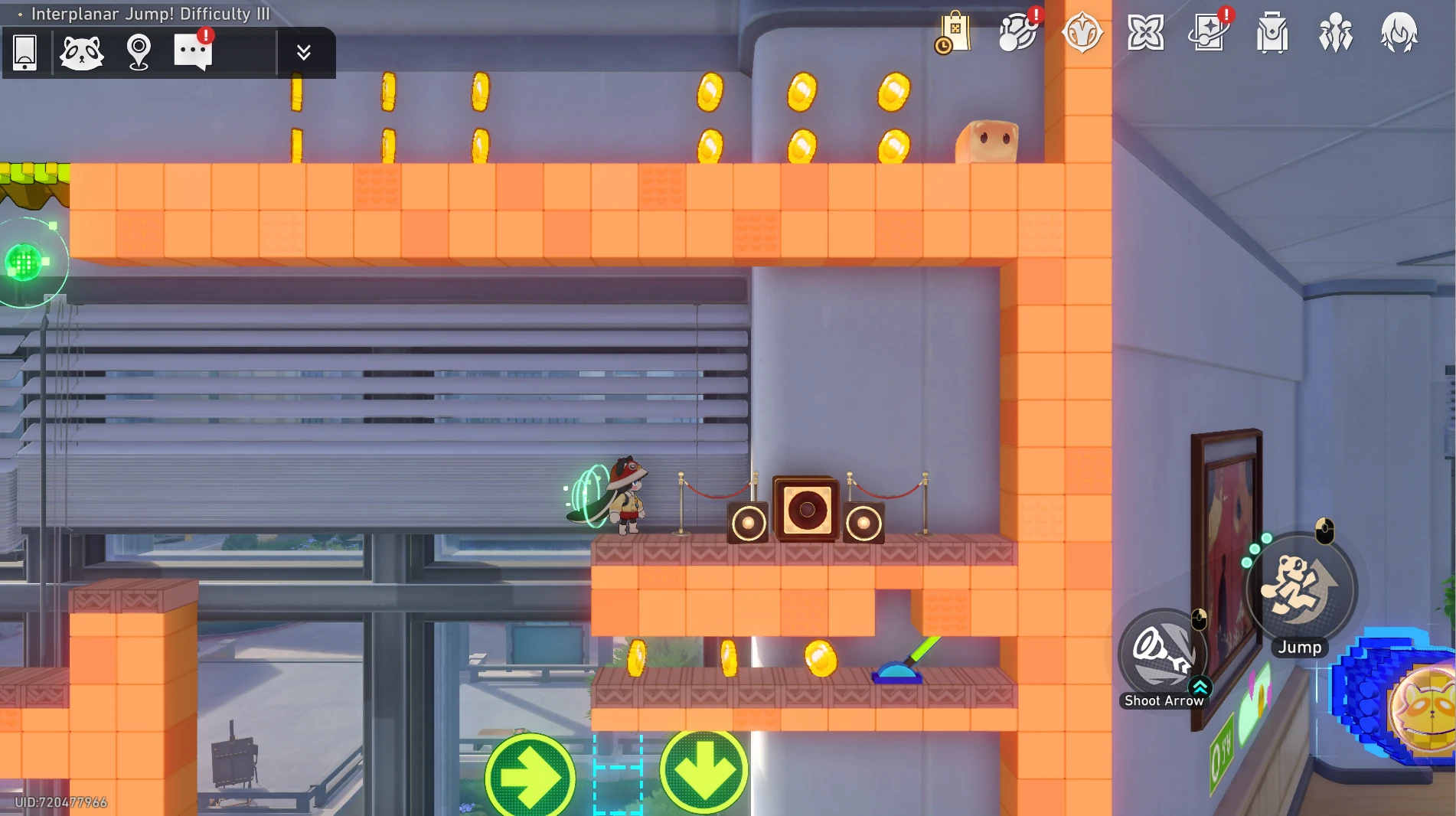Open the phone menu icon
The width and height of the screenshot is (1456, 816).
pos(25,52)
